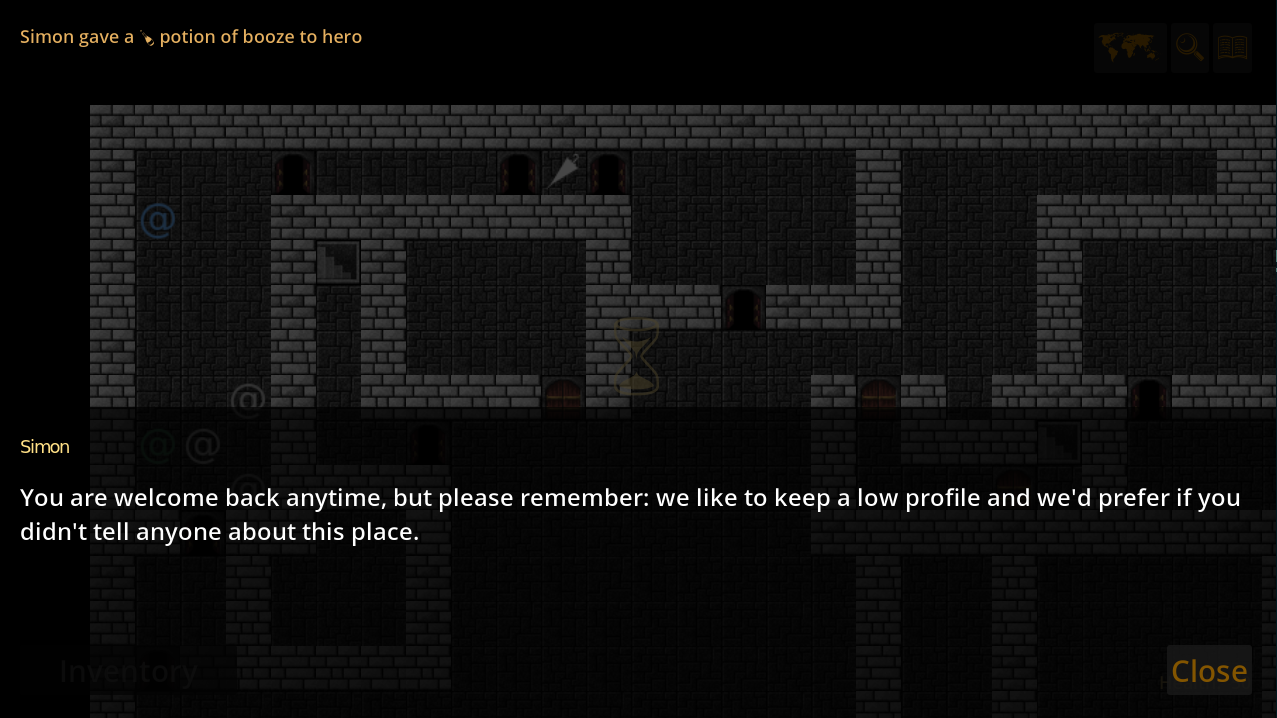Open the book journal icon
Viewport: 1277px width, 718px height.
click(1232, 47)
